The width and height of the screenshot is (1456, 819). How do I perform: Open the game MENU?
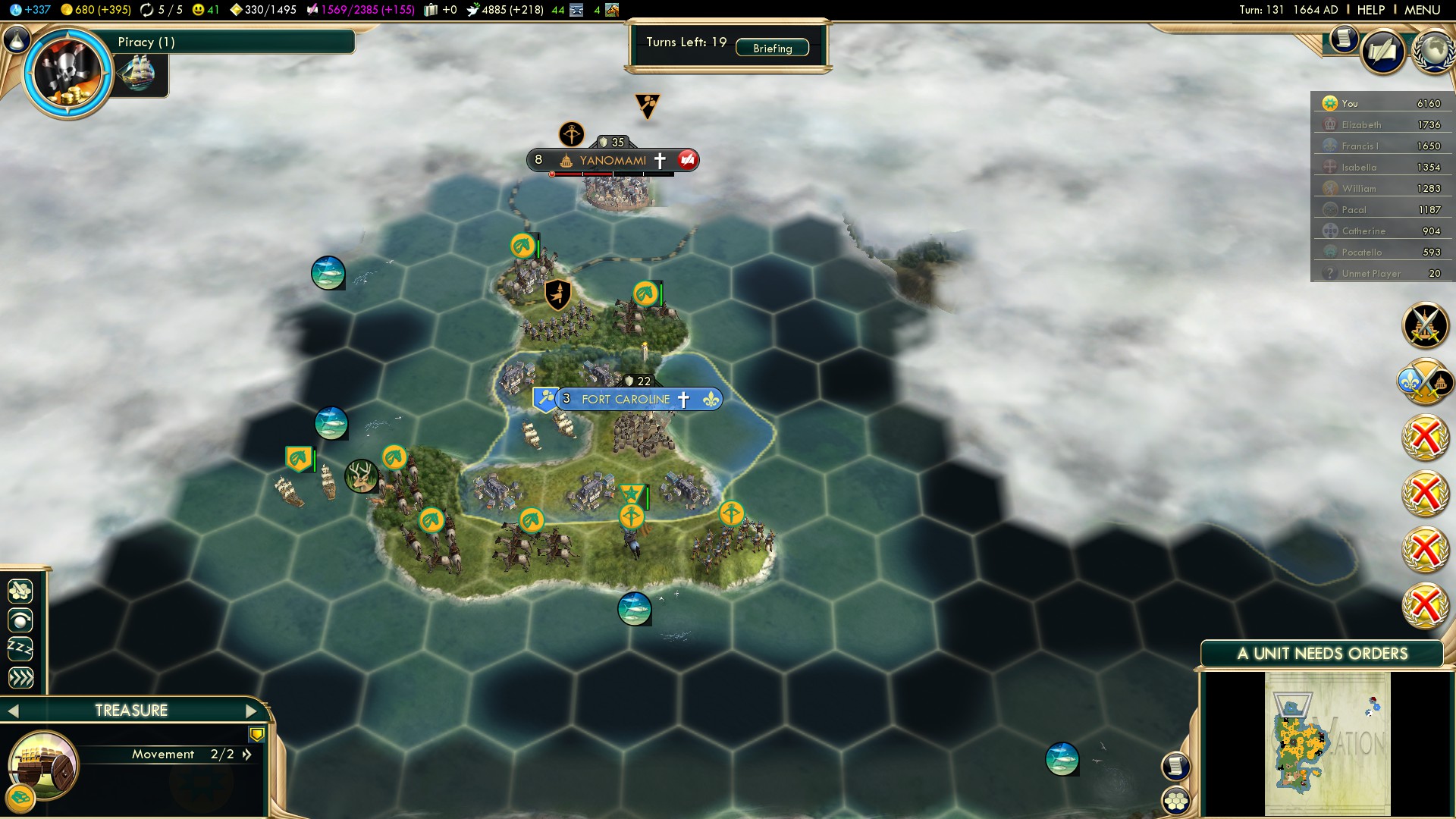pos(1422,10)
